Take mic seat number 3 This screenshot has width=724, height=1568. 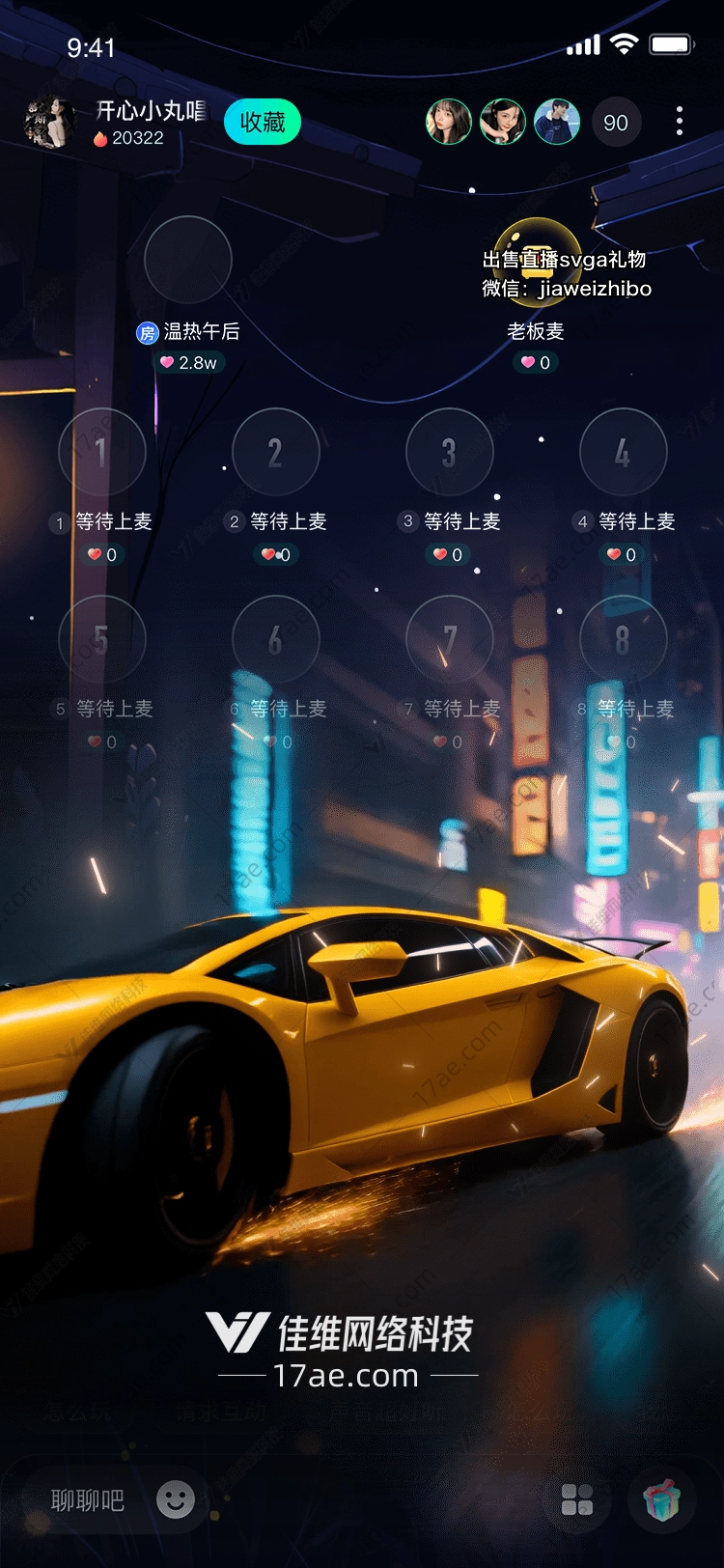[x=450, y=452]
